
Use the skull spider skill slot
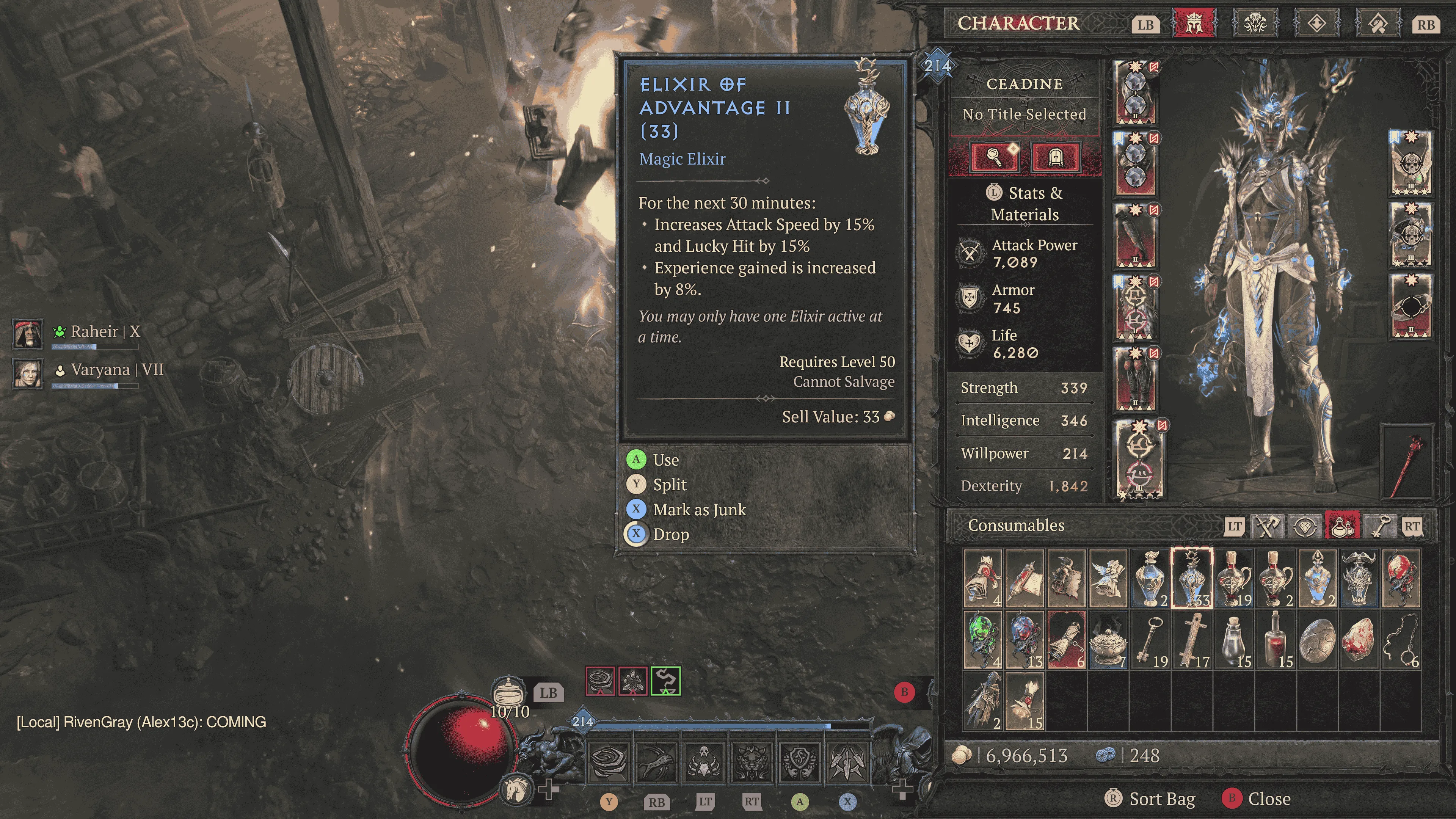[x=704, y=760]
